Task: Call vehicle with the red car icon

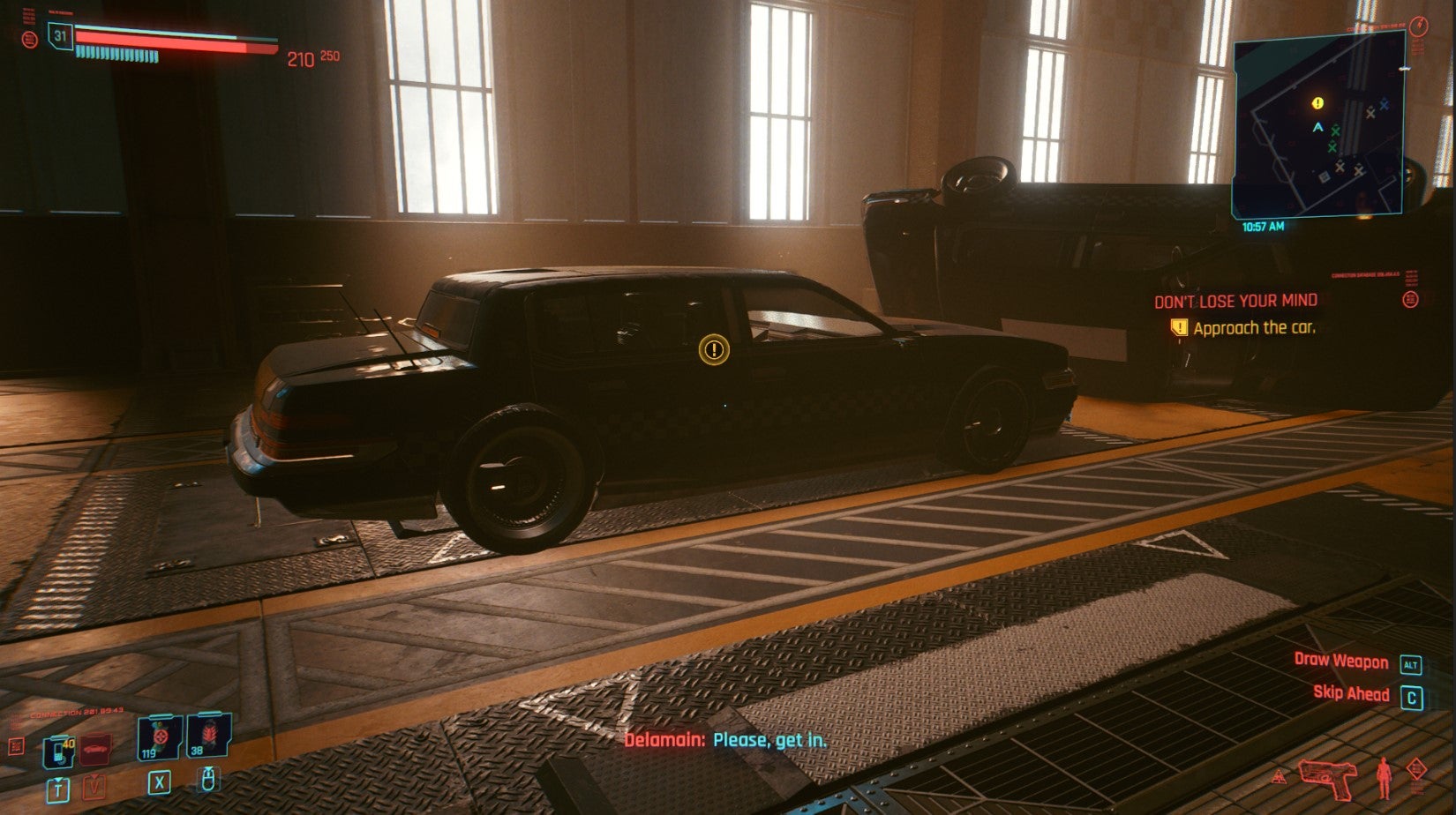Action: click(96, 749)
